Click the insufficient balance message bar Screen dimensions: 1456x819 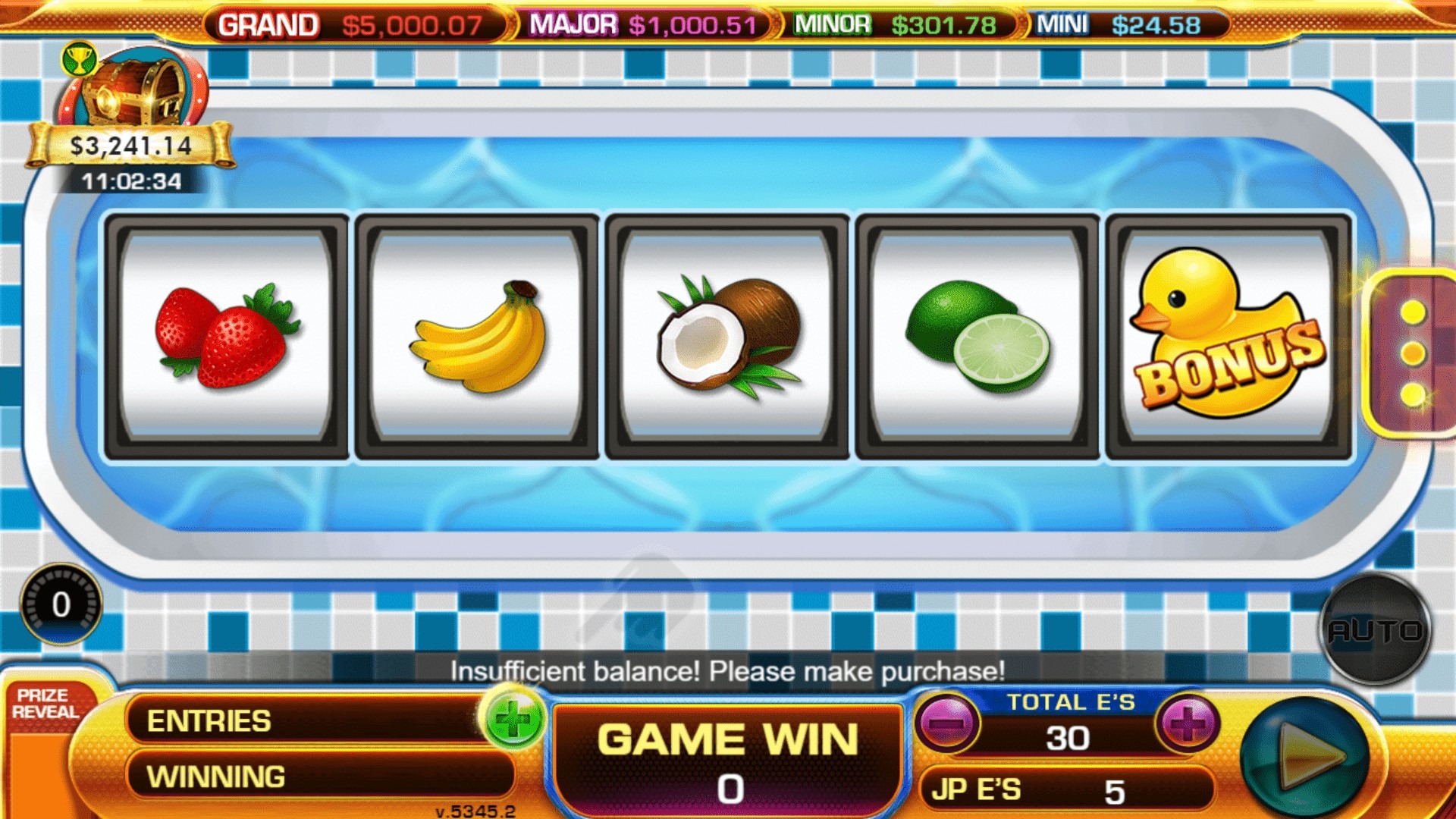(728, 670)
